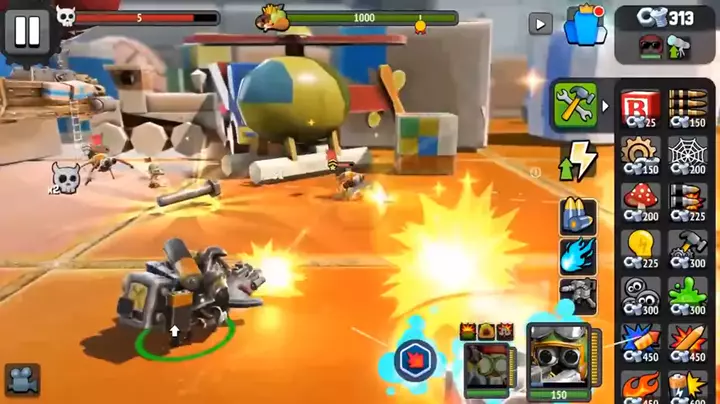The width and height of the screenshot is (720, 404).
Task: Trigger the blue hexagon explosion ability
Action: 413,360
